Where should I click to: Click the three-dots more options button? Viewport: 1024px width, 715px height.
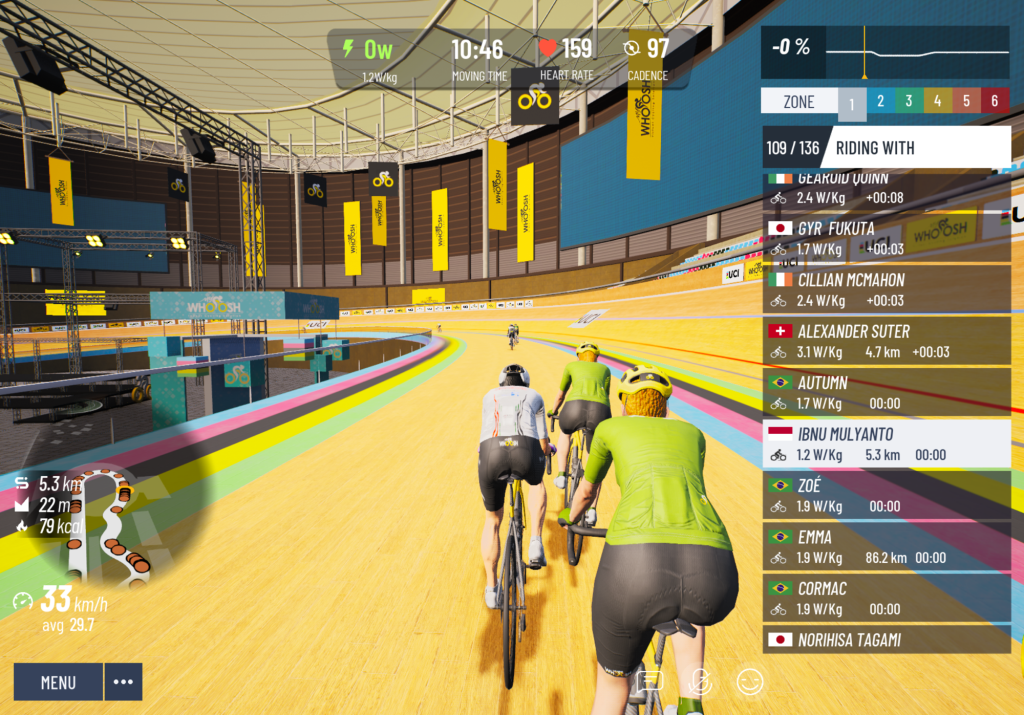click(123, 682)
